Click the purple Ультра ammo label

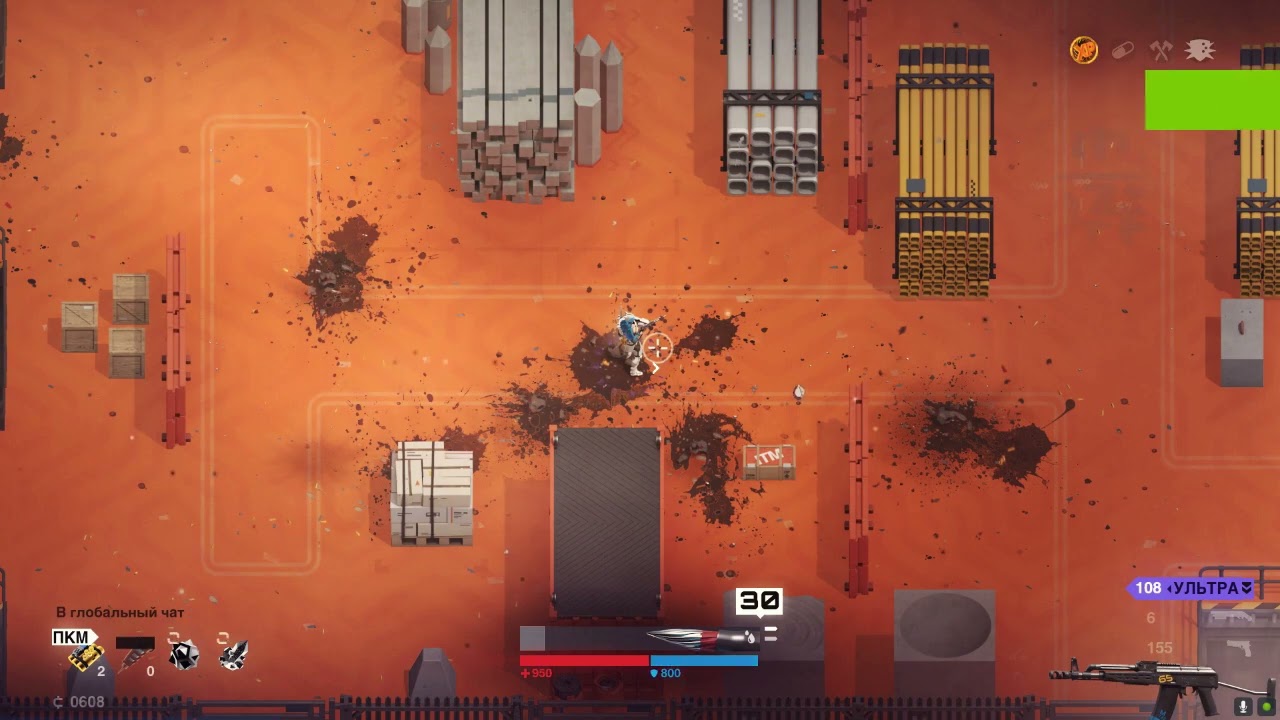pos(1194,588)
